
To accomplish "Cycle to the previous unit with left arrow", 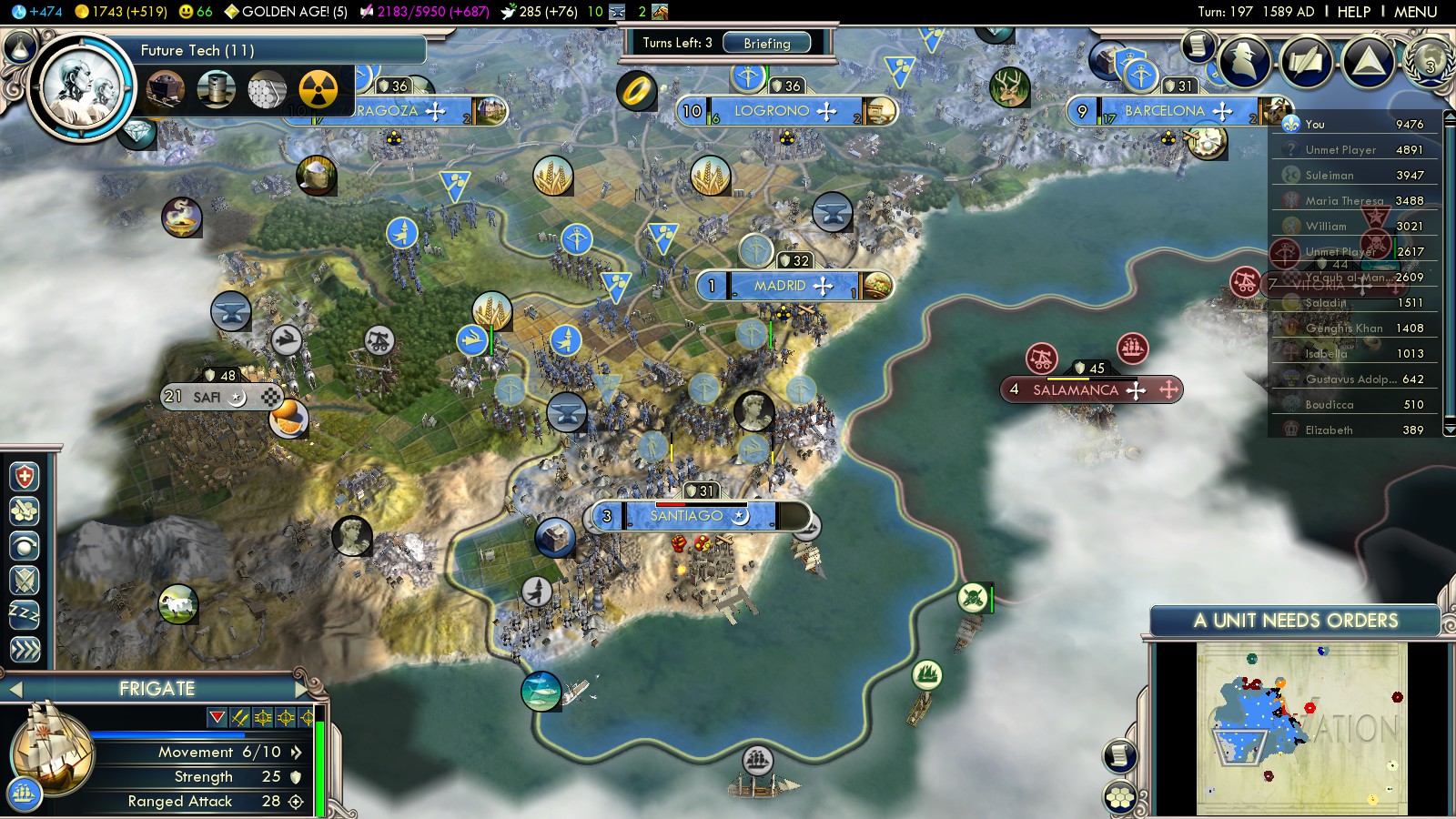I will [15, 689].
